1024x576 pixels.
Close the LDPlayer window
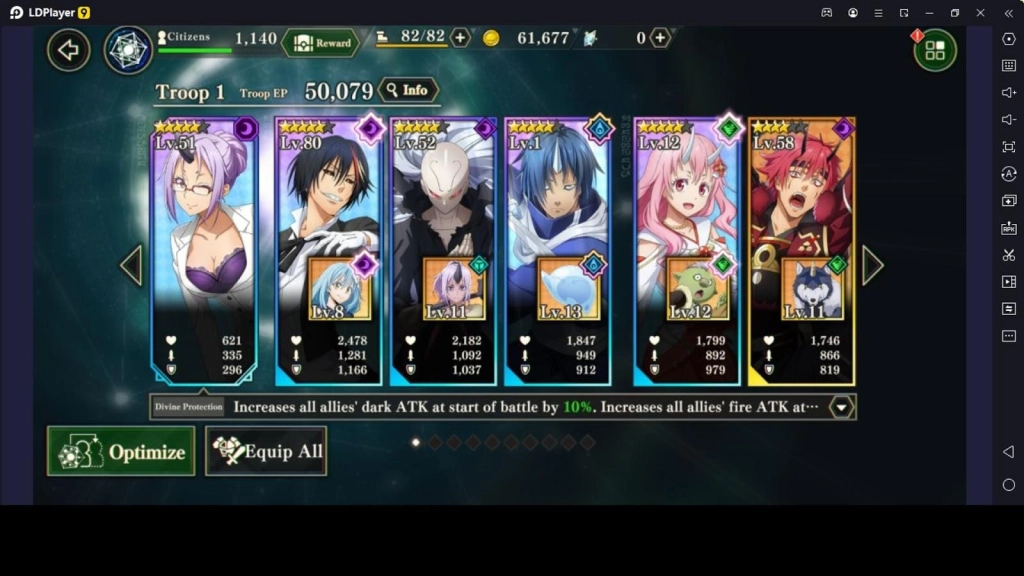pyautogui.click(x=980, y=12)
